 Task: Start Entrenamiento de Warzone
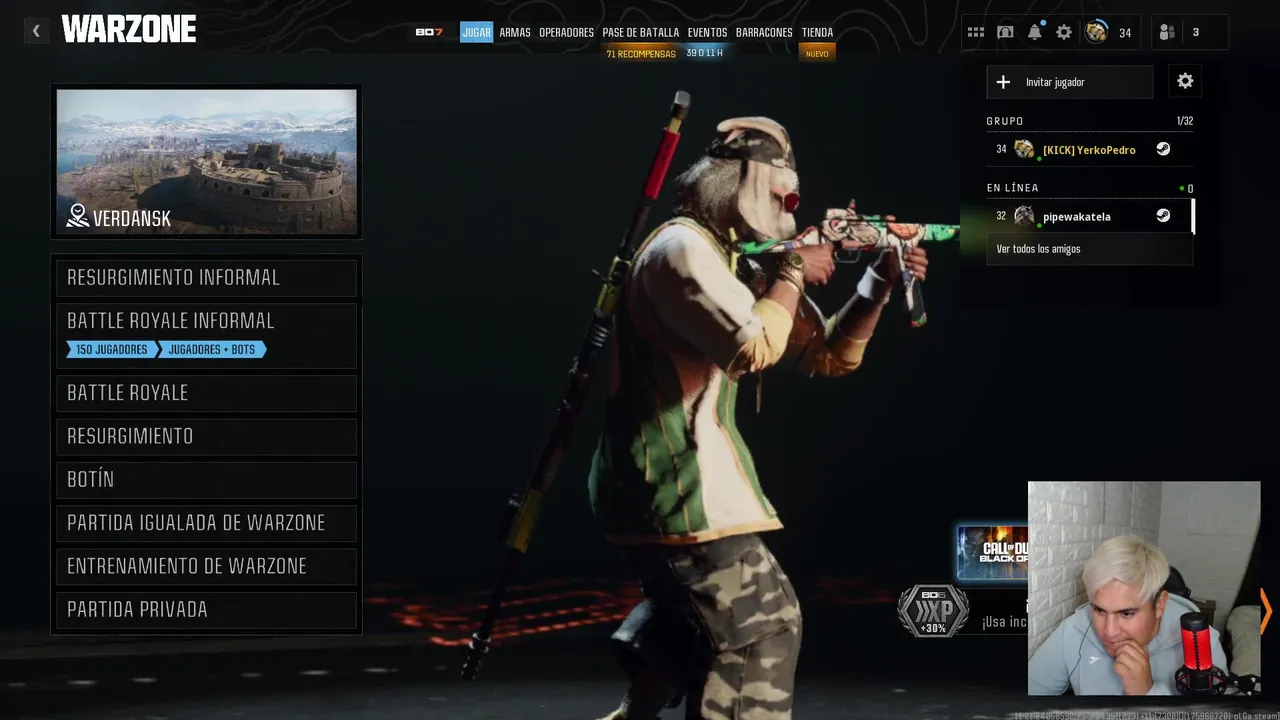(x=206, y=566)
